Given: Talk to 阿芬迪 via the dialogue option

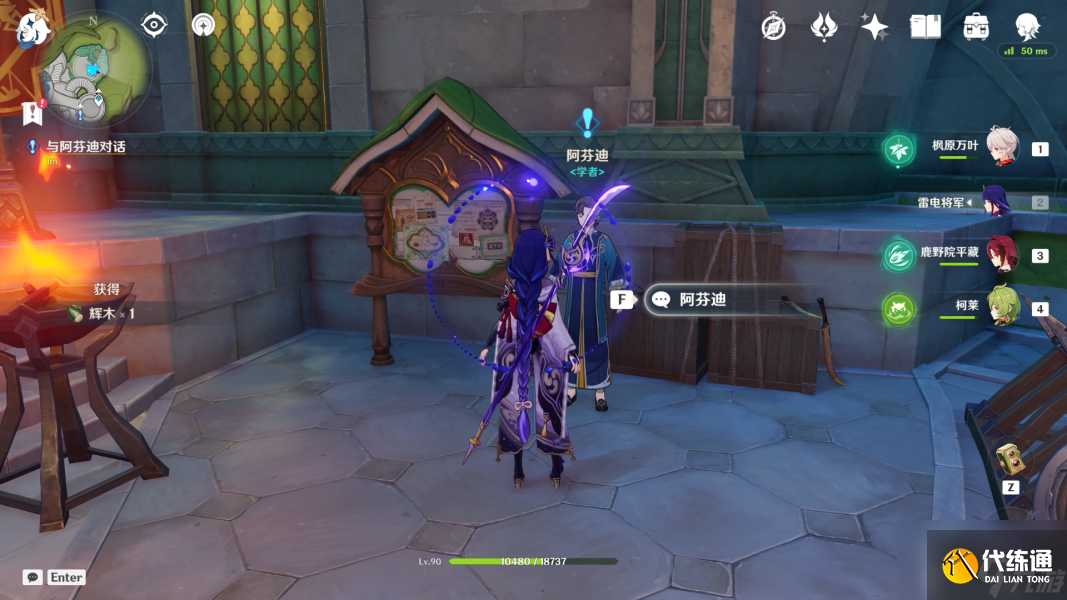Looking at the screenshot, I should (700, 299).
